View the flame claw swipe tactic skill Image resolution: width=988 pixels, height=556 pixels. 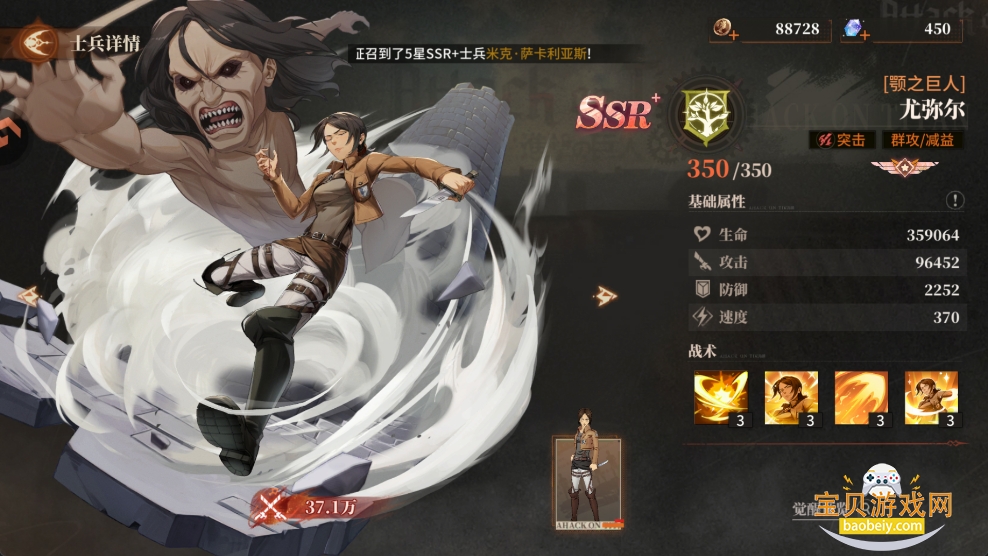pyautogui.click(x=861, y=398)
